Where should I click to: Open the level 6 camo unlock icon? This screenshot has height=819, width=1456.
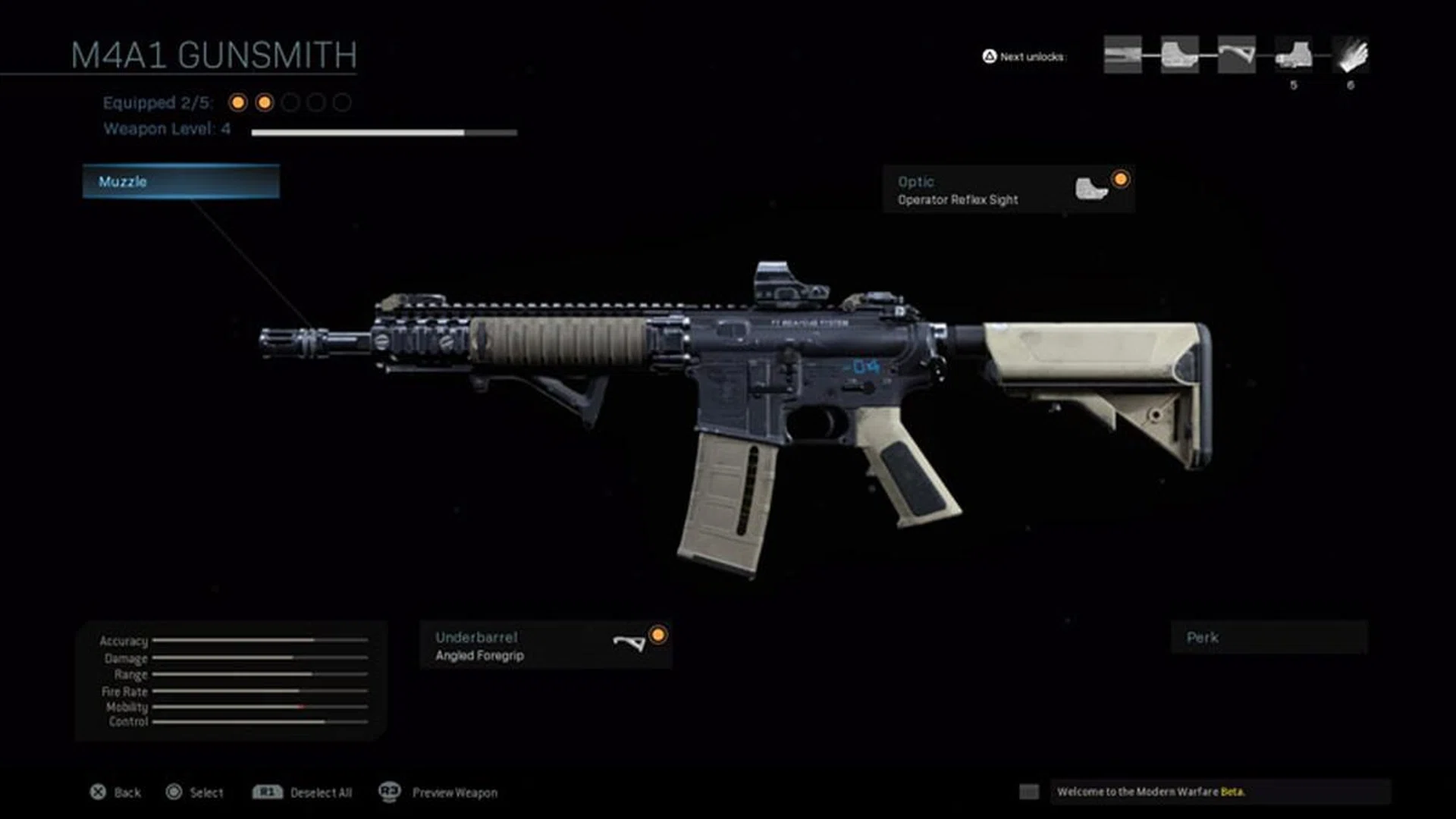1350,53
